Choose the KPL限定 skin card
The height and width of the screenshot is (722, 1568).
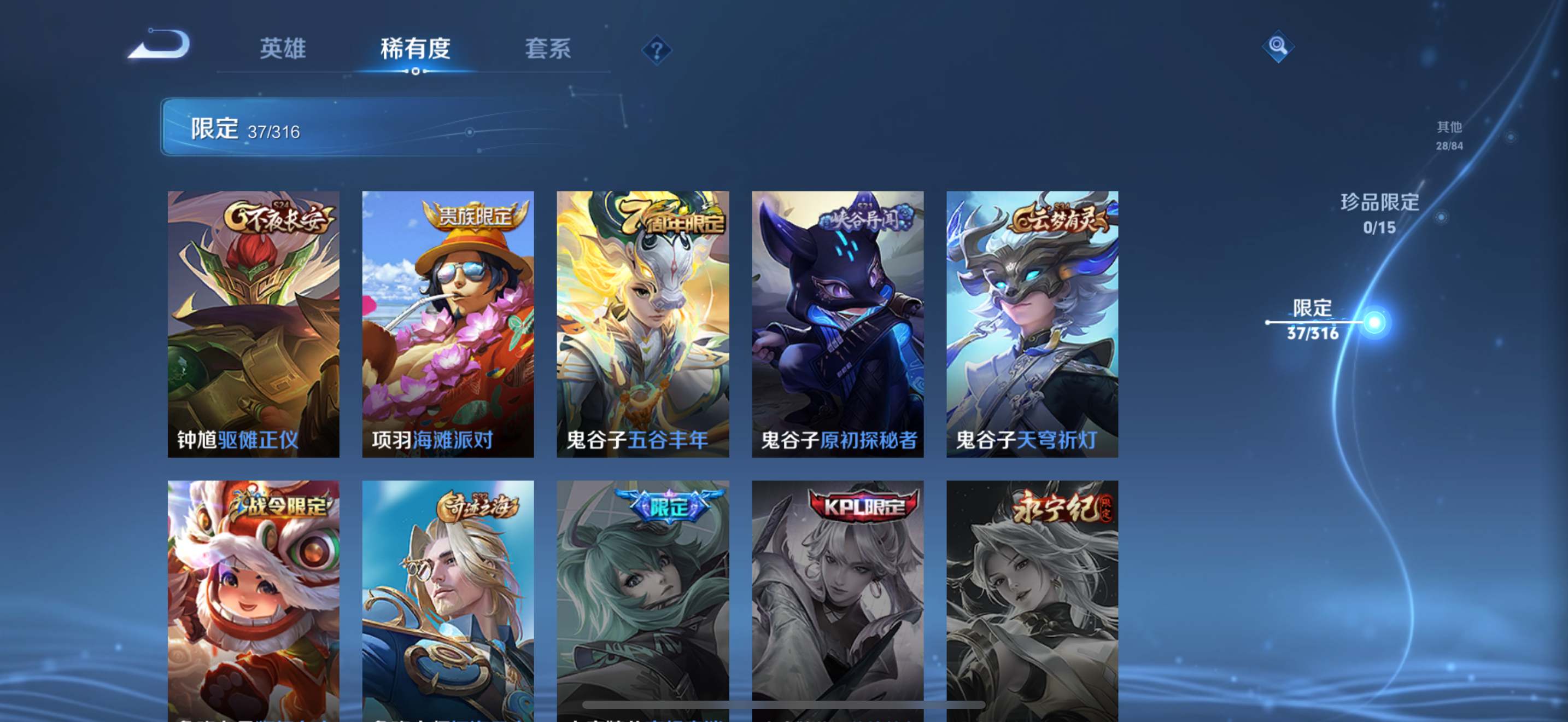pos(838,599)
